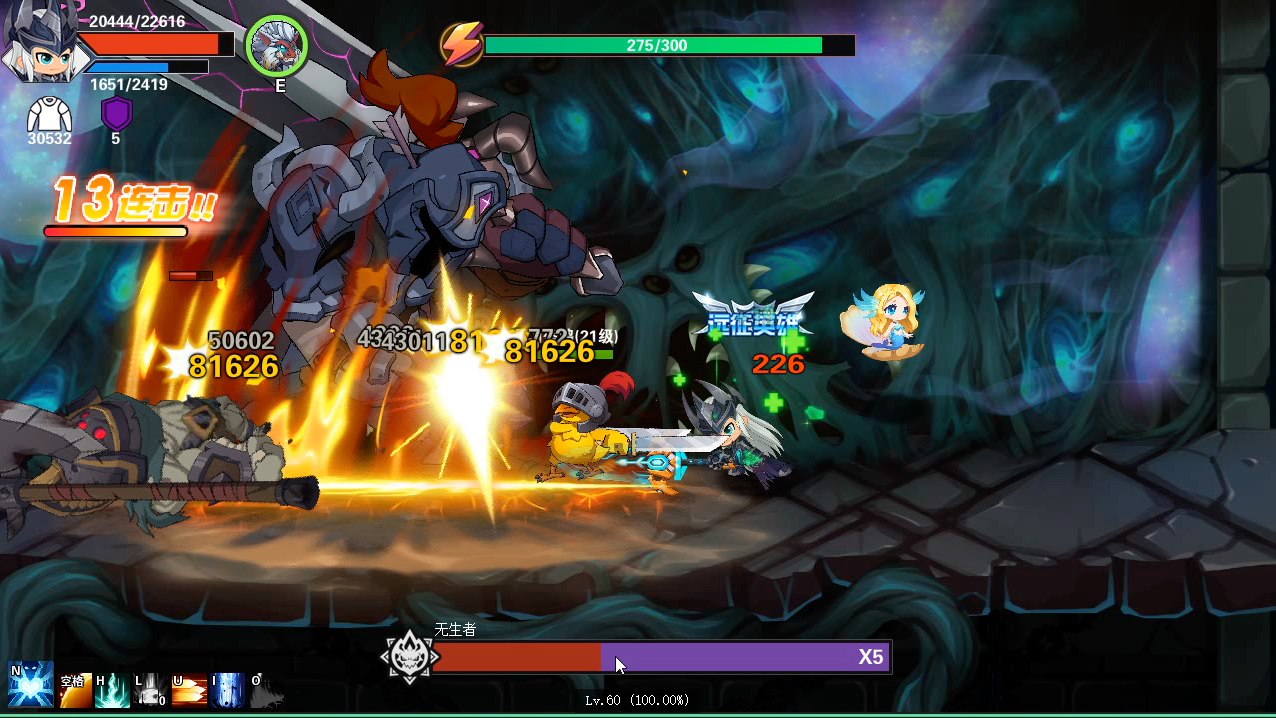
Task: Trigger the teal lightning pillar skill
Action: 113,690
